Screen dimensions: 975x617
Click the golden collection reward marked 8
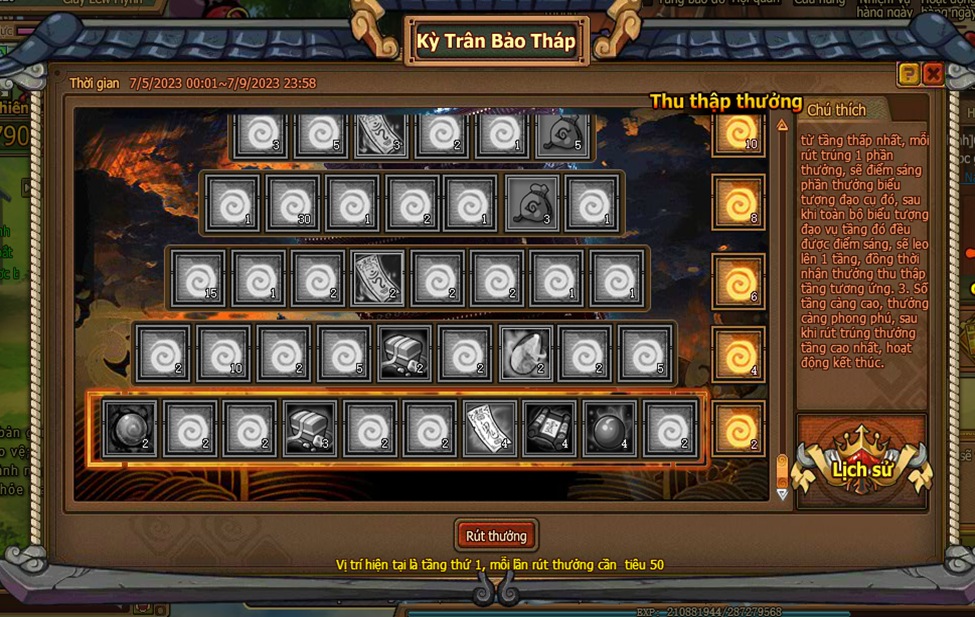[739, 203]
